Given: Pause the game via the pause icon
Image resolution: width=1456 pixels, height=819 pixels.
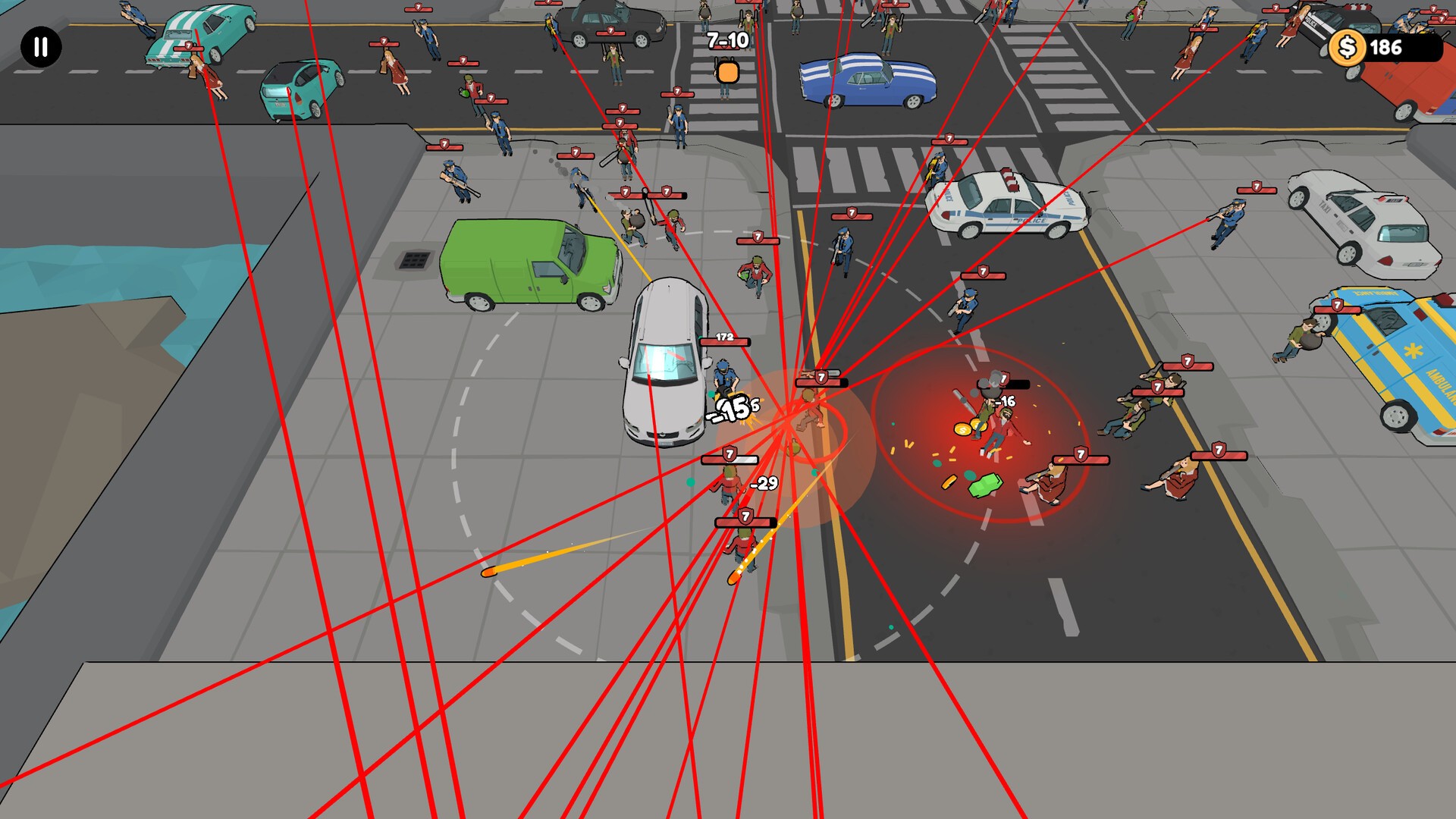Looking at the screenshot, I should [39, 48].
